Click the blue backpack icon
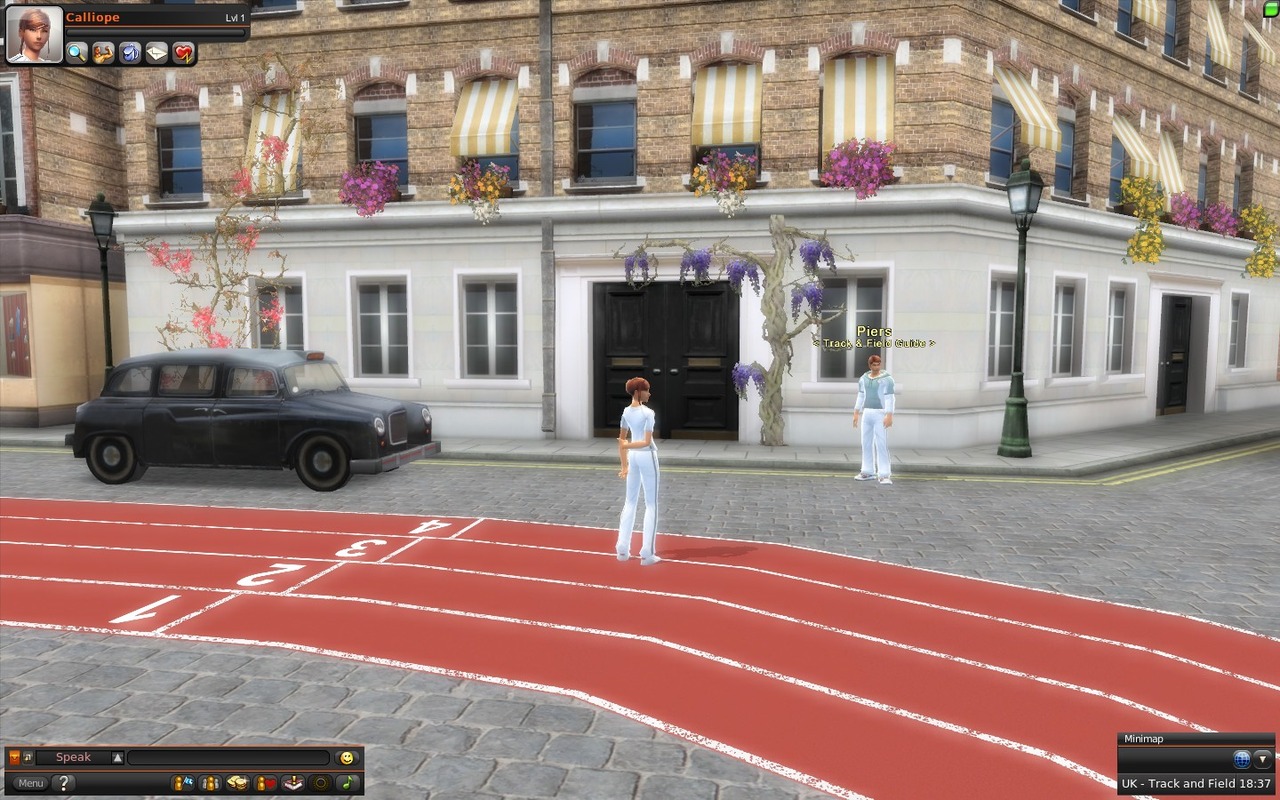The height and width of the screenshot is (800, 1280). [x=130, y=53]
